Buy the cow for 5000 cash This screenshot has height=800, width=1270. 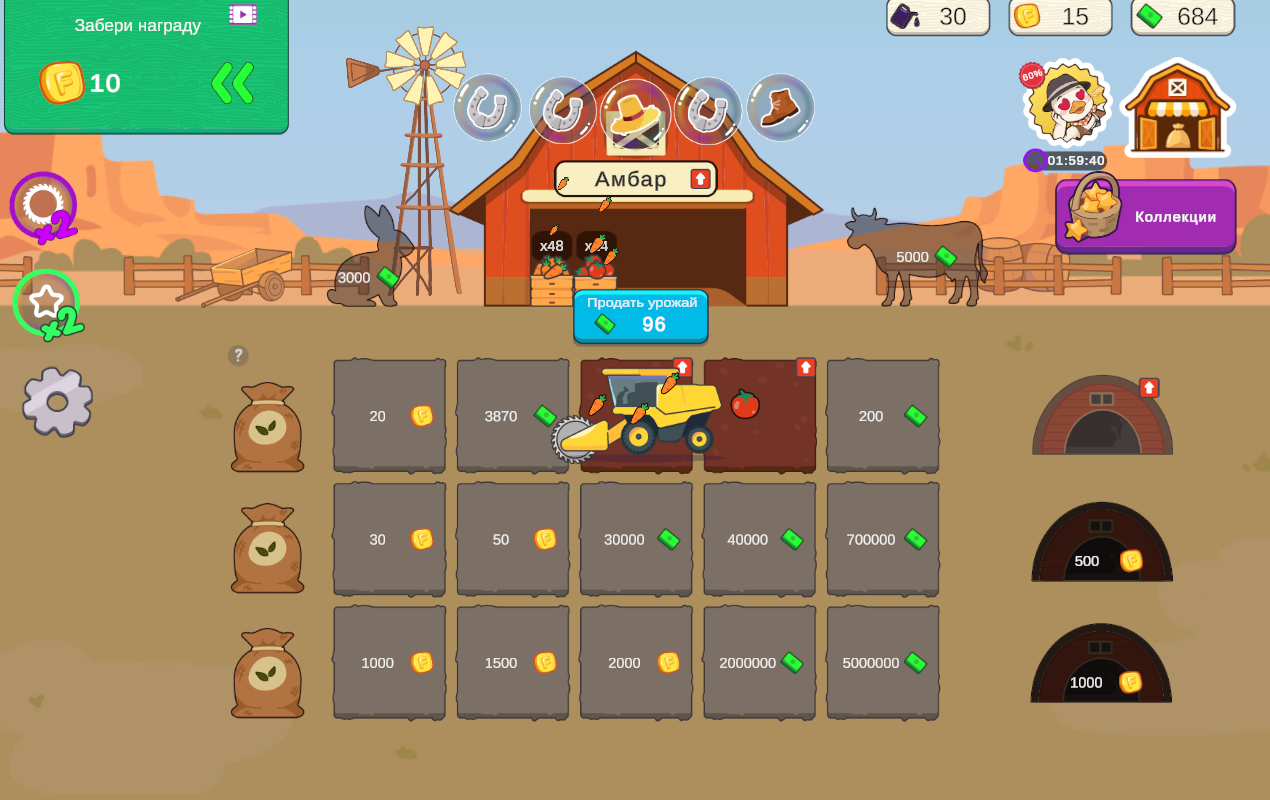click(914, 257)
